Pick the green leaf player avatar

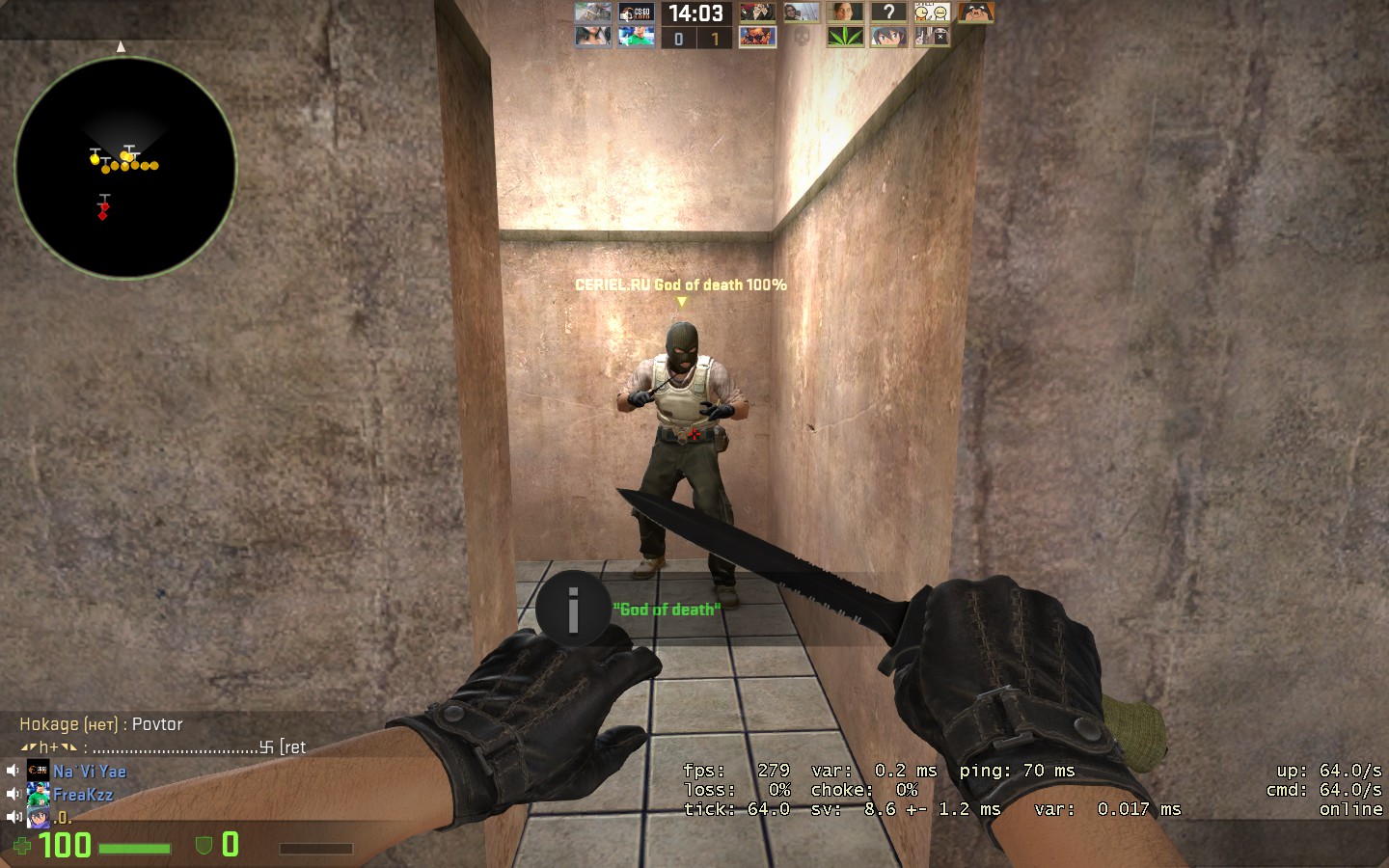point(845,37)
